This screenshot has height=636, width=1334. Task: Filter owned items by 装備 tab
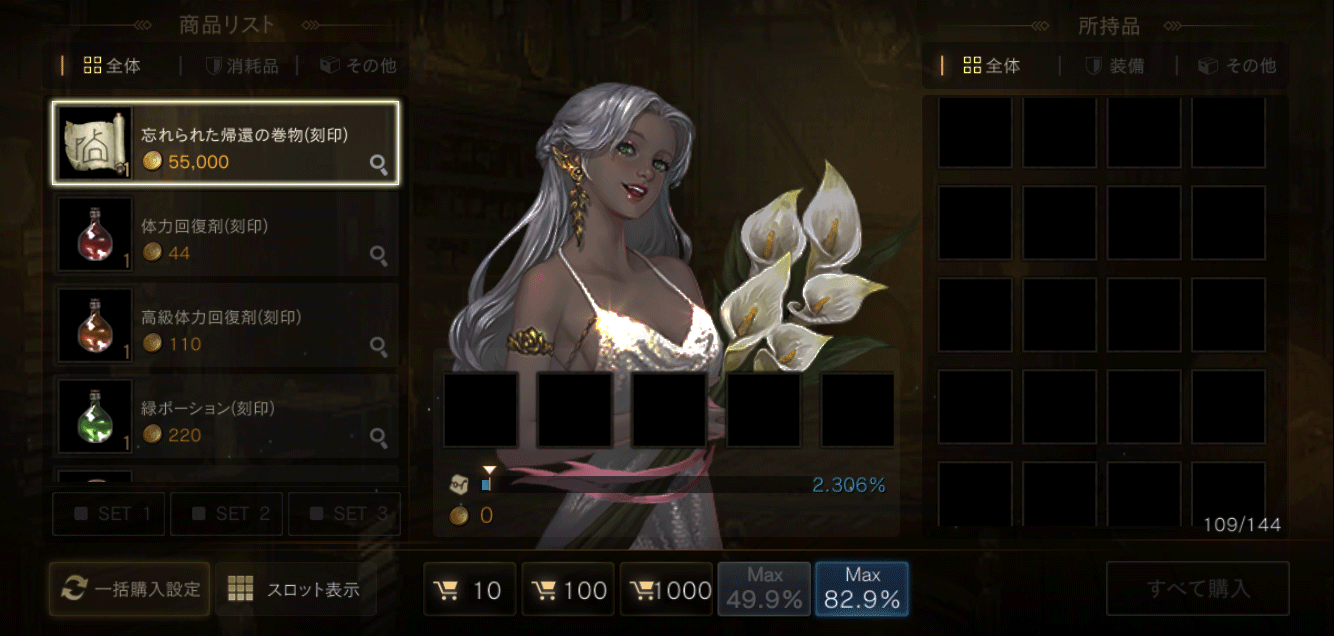click(x=1115, y=66)
